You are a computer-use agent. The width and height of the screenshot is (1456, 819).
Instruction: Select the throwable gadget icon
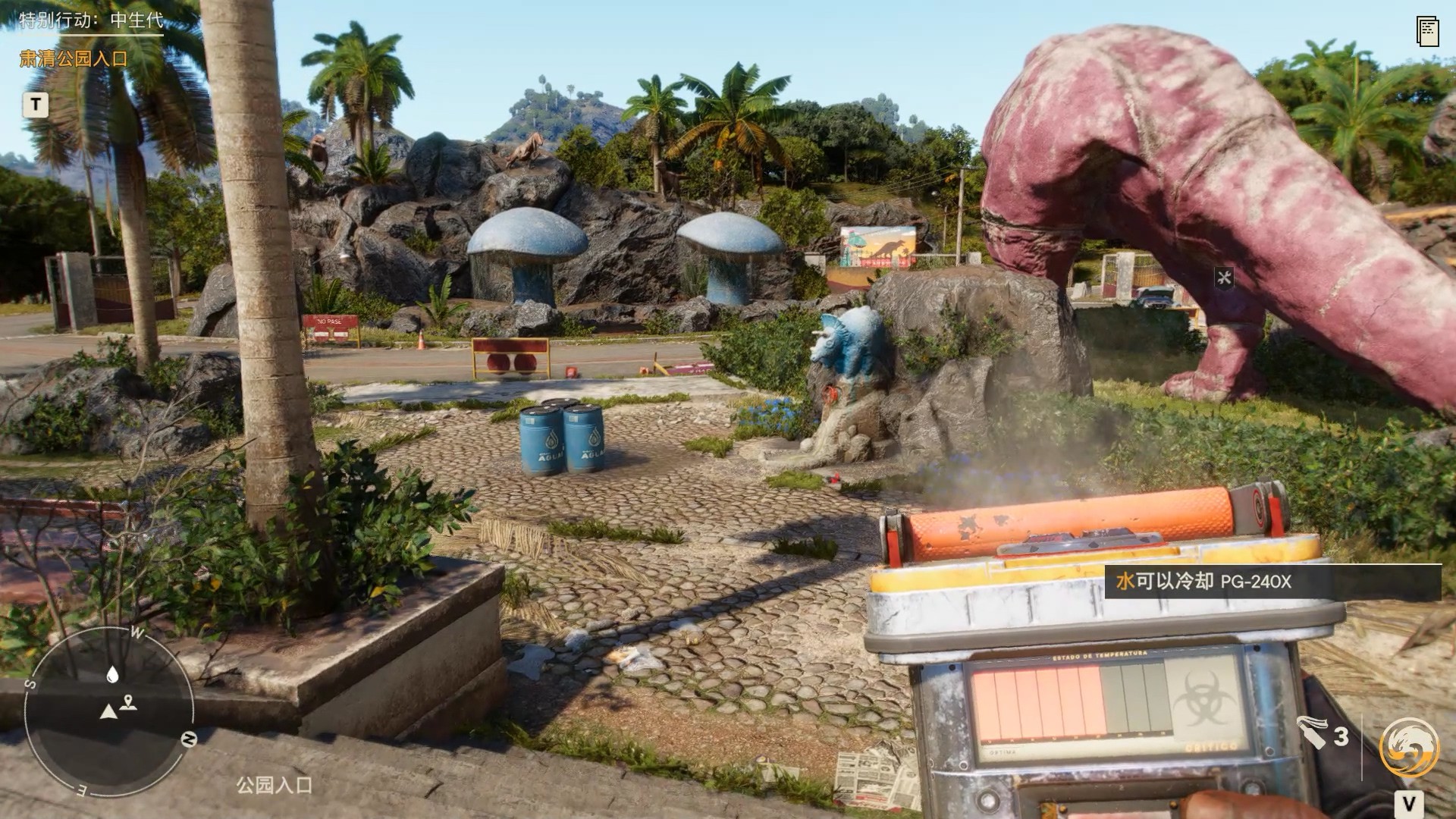(1312, 732)
